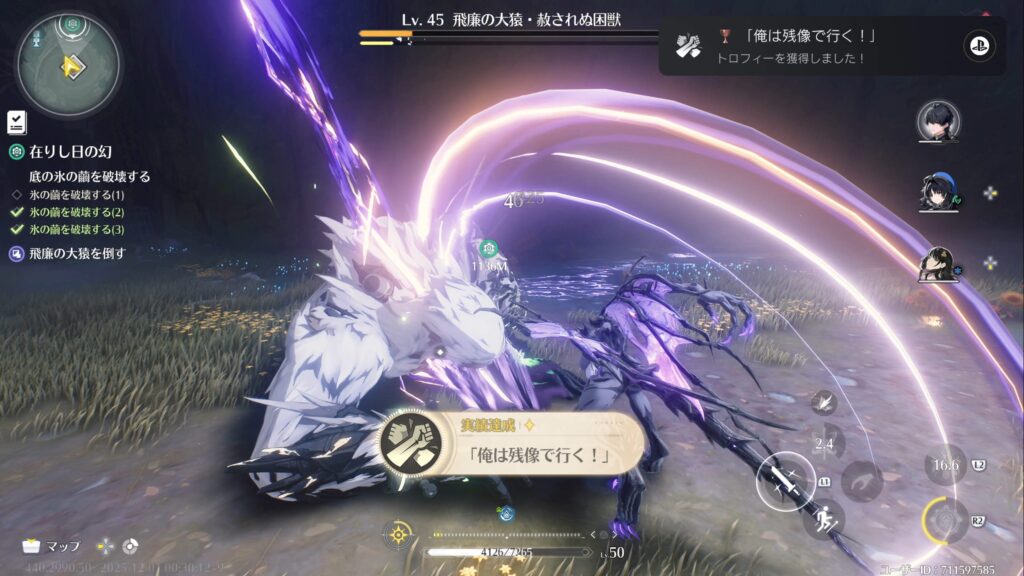Select the round target icon beside health bar
The height and width of the screenshot is (576, 1024).
[399, 534]
